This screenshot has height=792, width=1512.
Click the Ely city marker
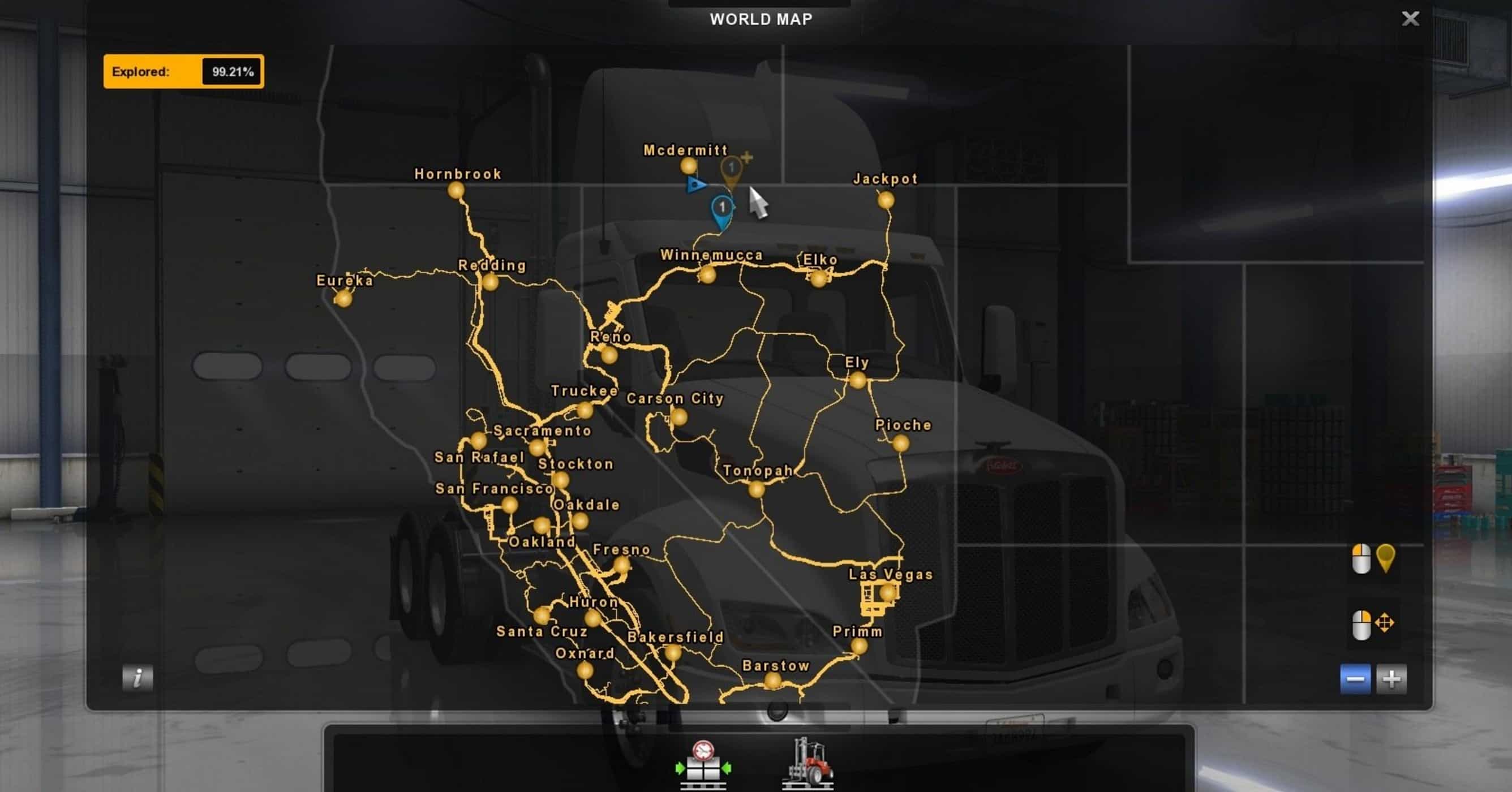coord(857,381)
